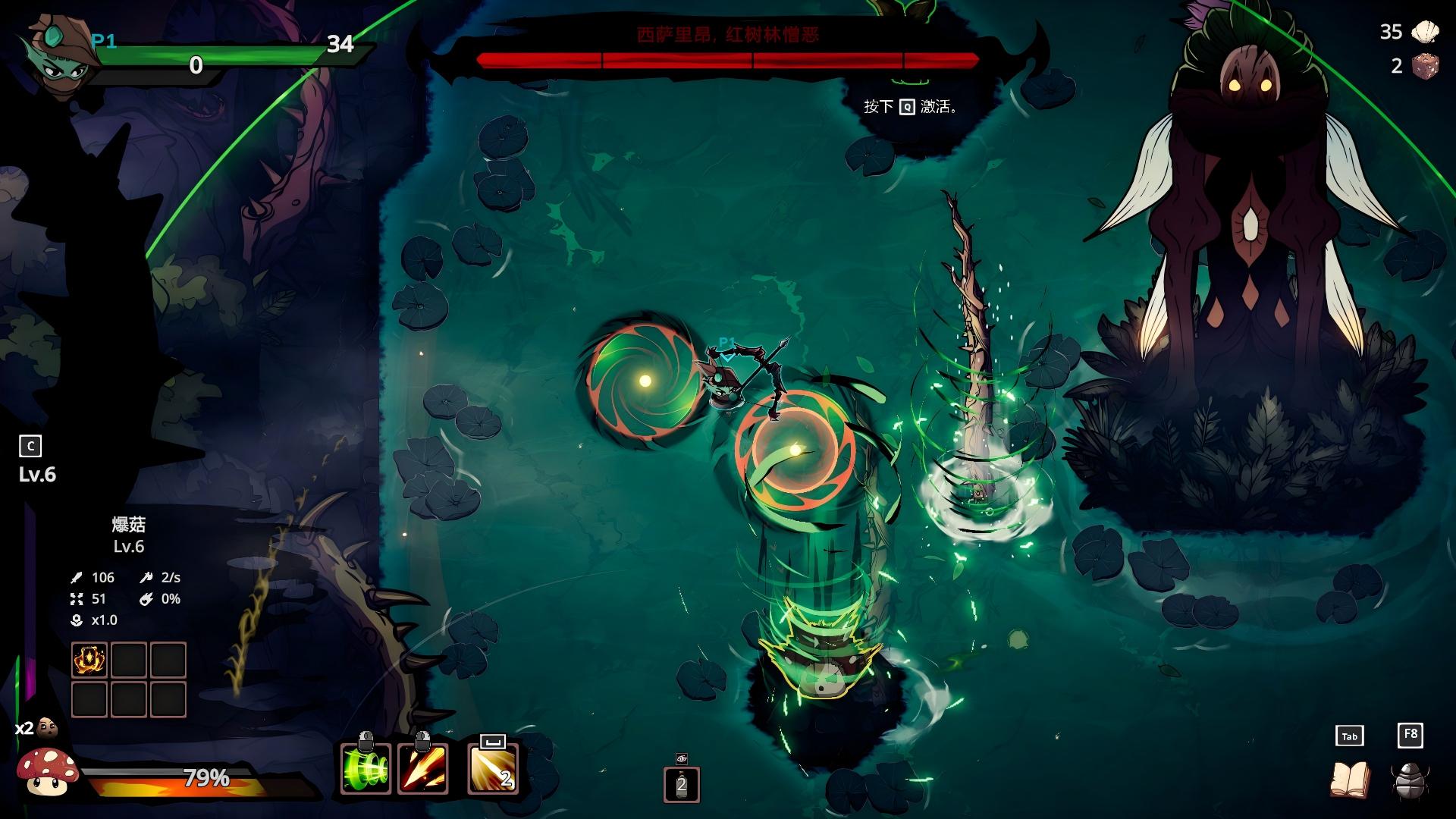Activate the green vortex ability
Image resolution: width=1456 pixels, height=819 pixels.
pos(366,769)
